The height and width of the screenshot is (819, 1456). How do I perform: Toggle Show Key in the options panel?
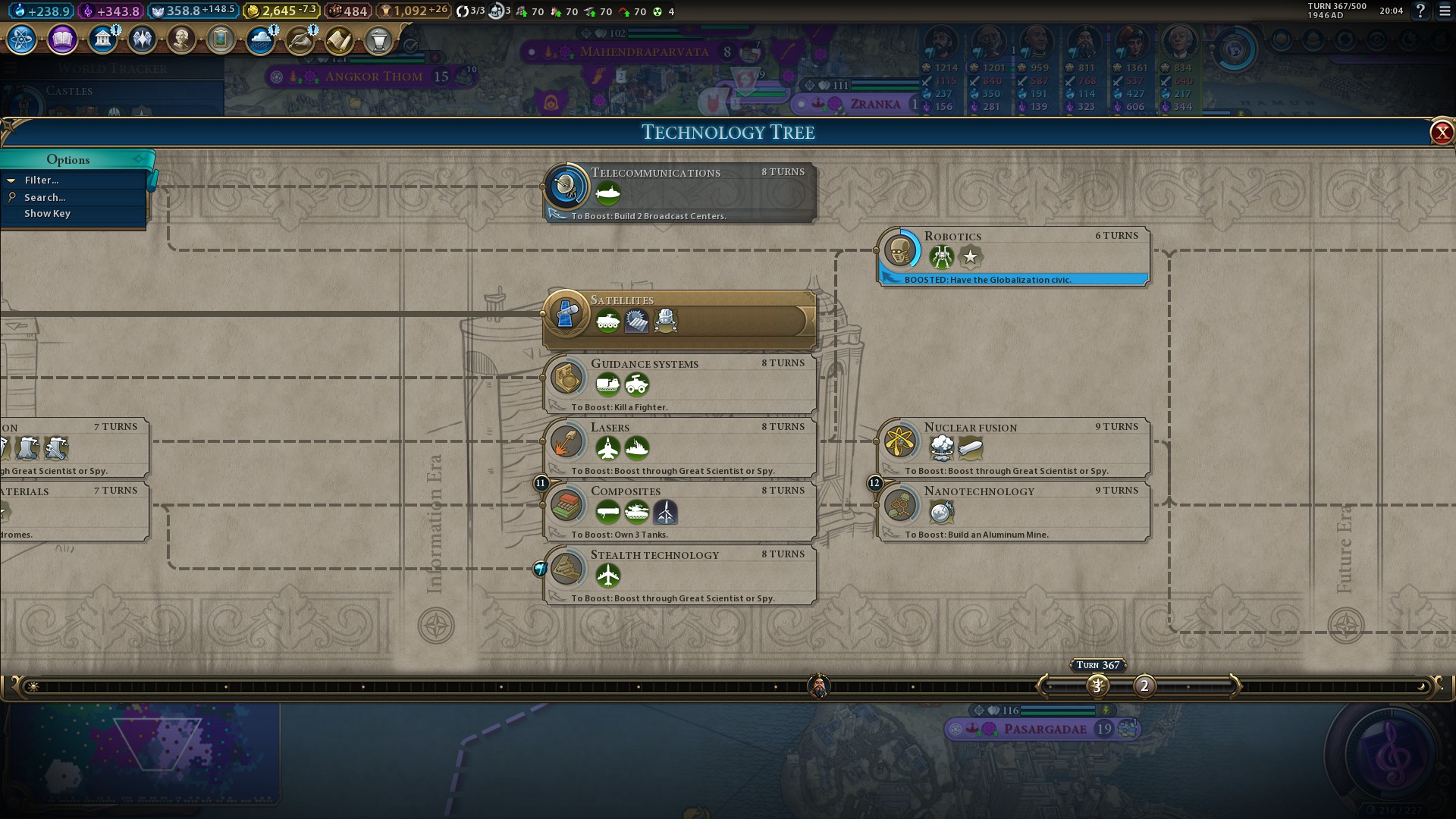click(x=47, y=214)
